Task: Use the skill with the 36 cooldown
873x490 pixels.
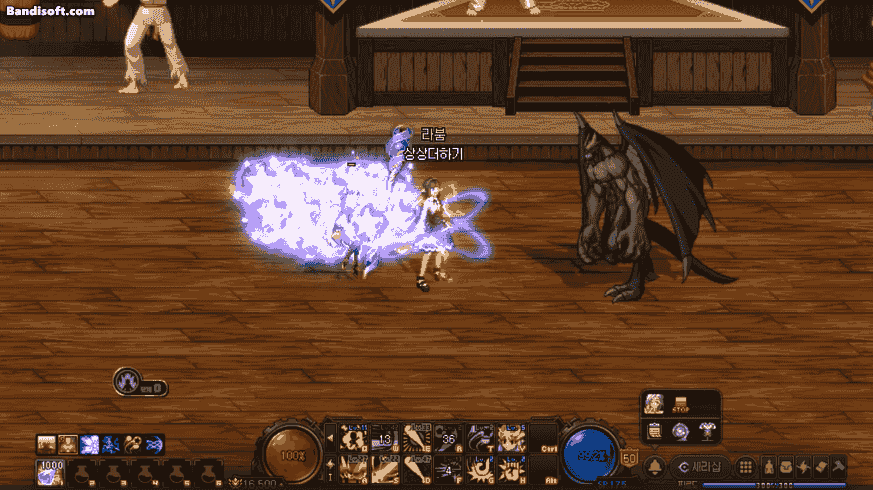Action: point(449,438)
